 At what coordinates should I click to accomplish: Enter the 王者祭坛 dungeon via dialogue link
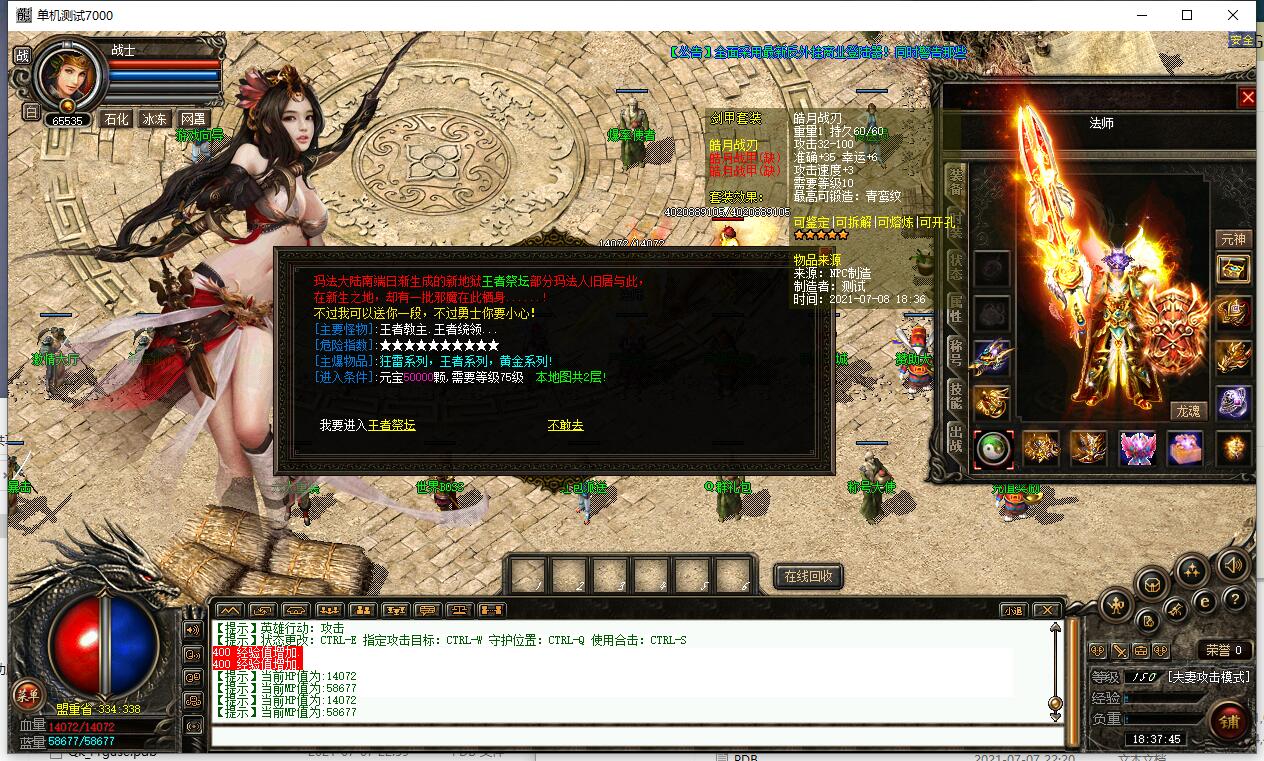click(391, 425)
